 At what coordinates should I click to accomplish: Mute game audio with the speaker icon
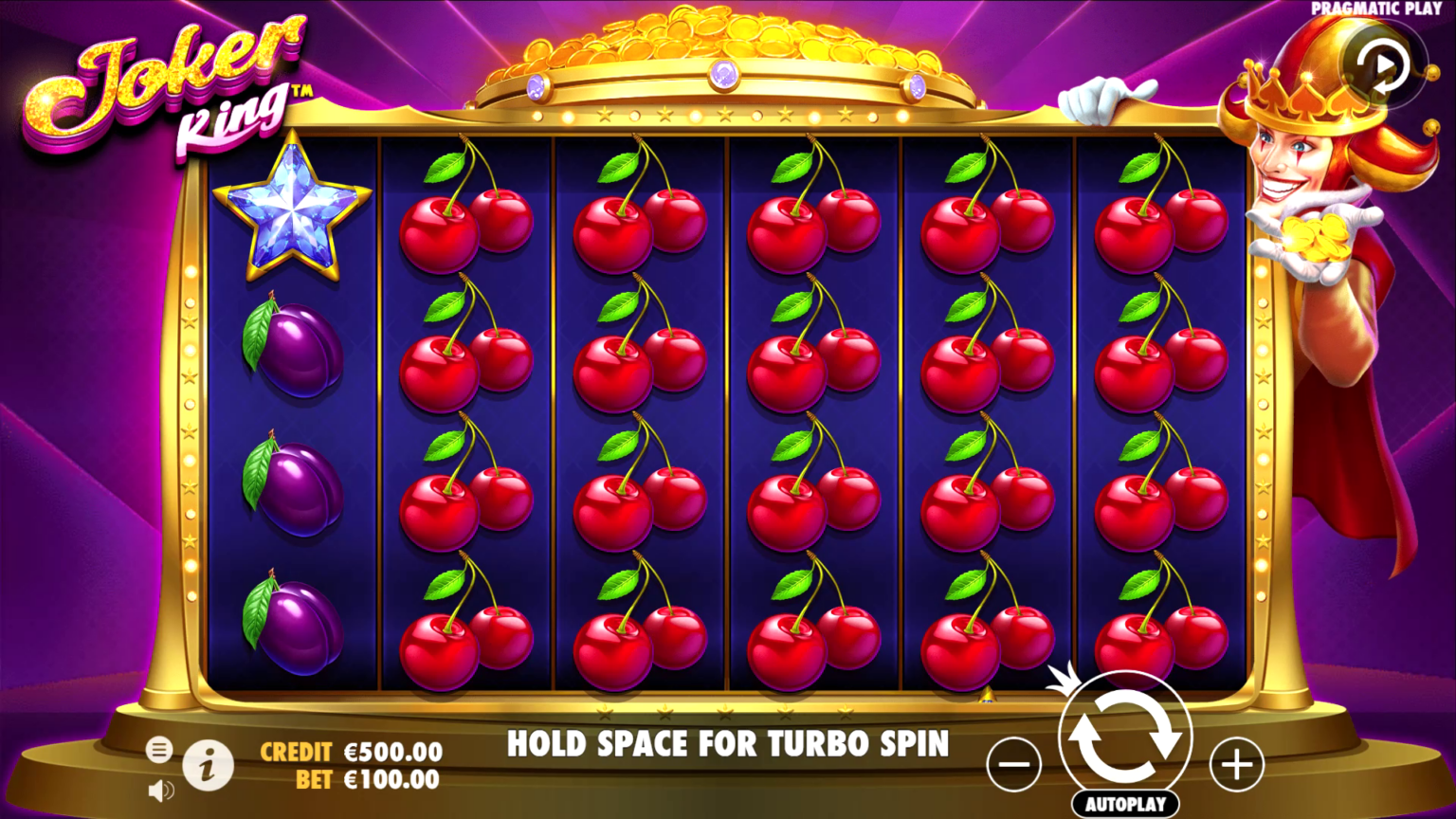click(159, 790)
